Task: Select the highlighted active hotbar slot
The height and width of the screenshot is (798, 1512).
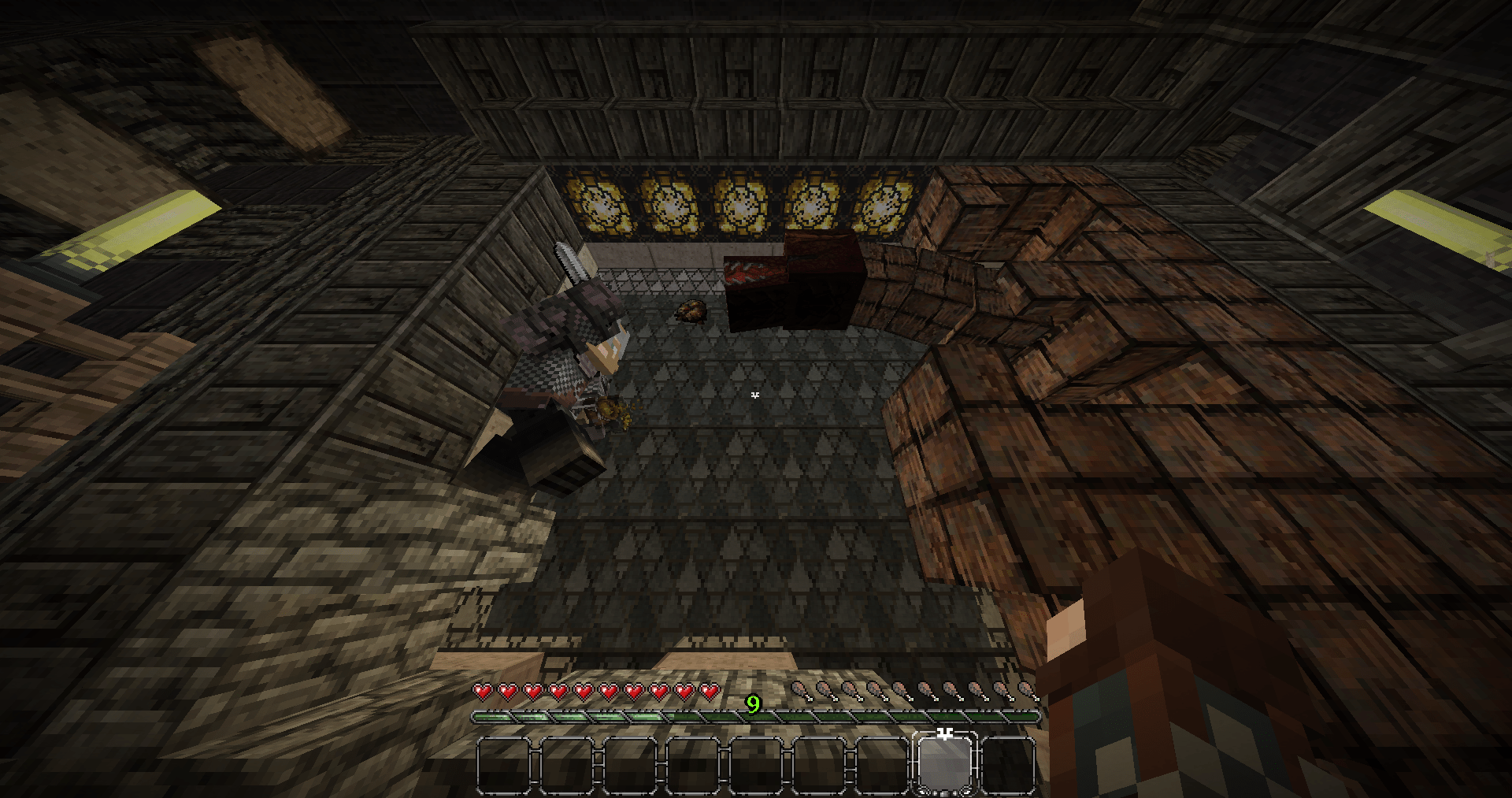Action: 944,764
